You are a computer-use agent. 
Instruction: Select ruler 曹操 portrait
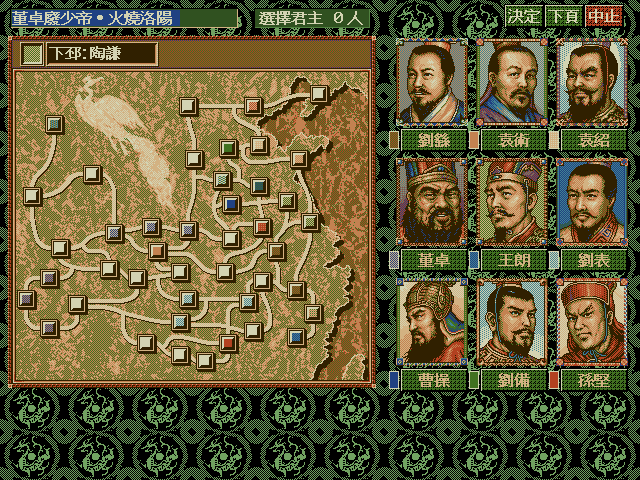(x=433, y=324)
